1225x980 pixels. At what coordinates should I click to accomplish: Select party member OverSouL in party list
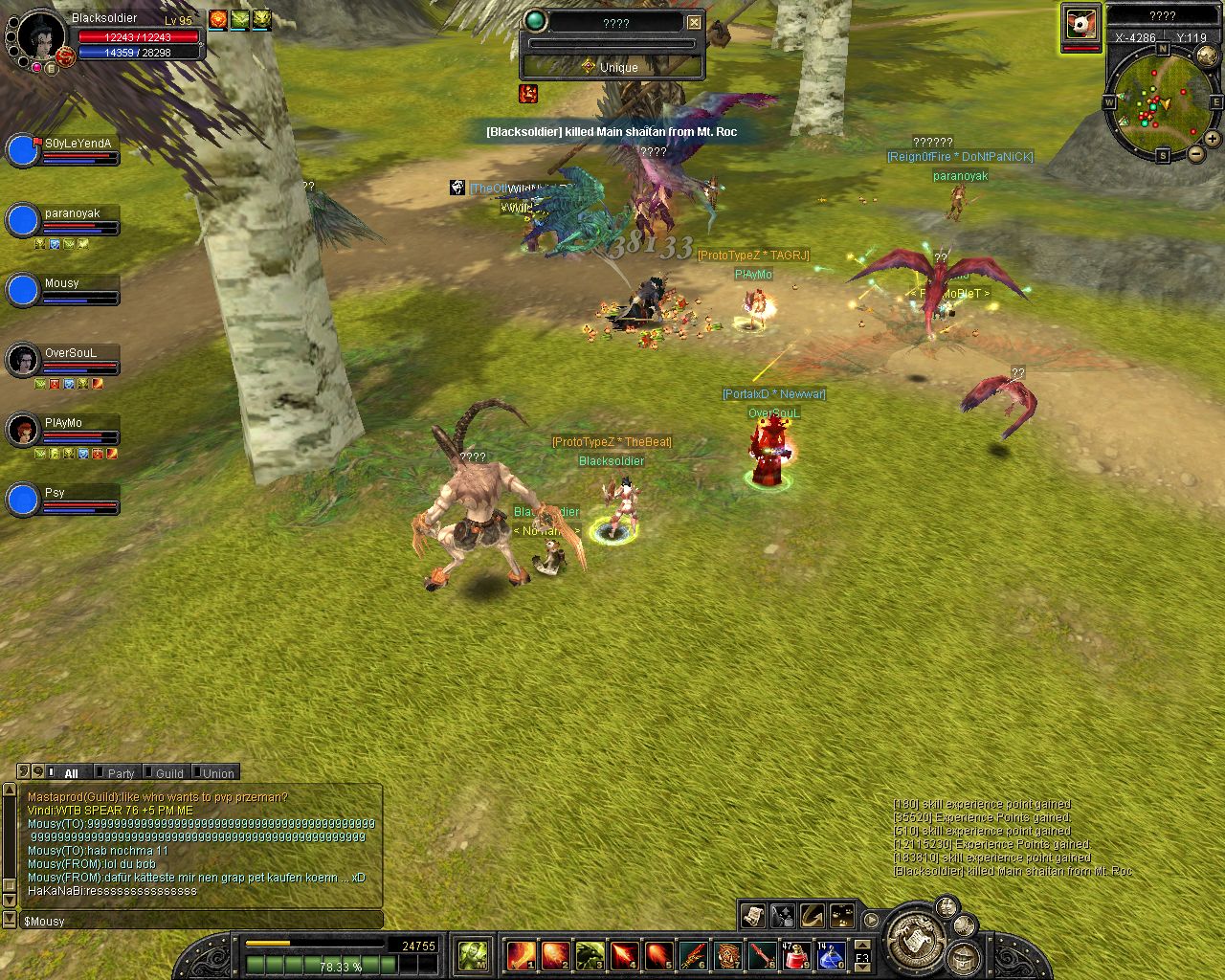pyautogui.click(x=23, y=361)
